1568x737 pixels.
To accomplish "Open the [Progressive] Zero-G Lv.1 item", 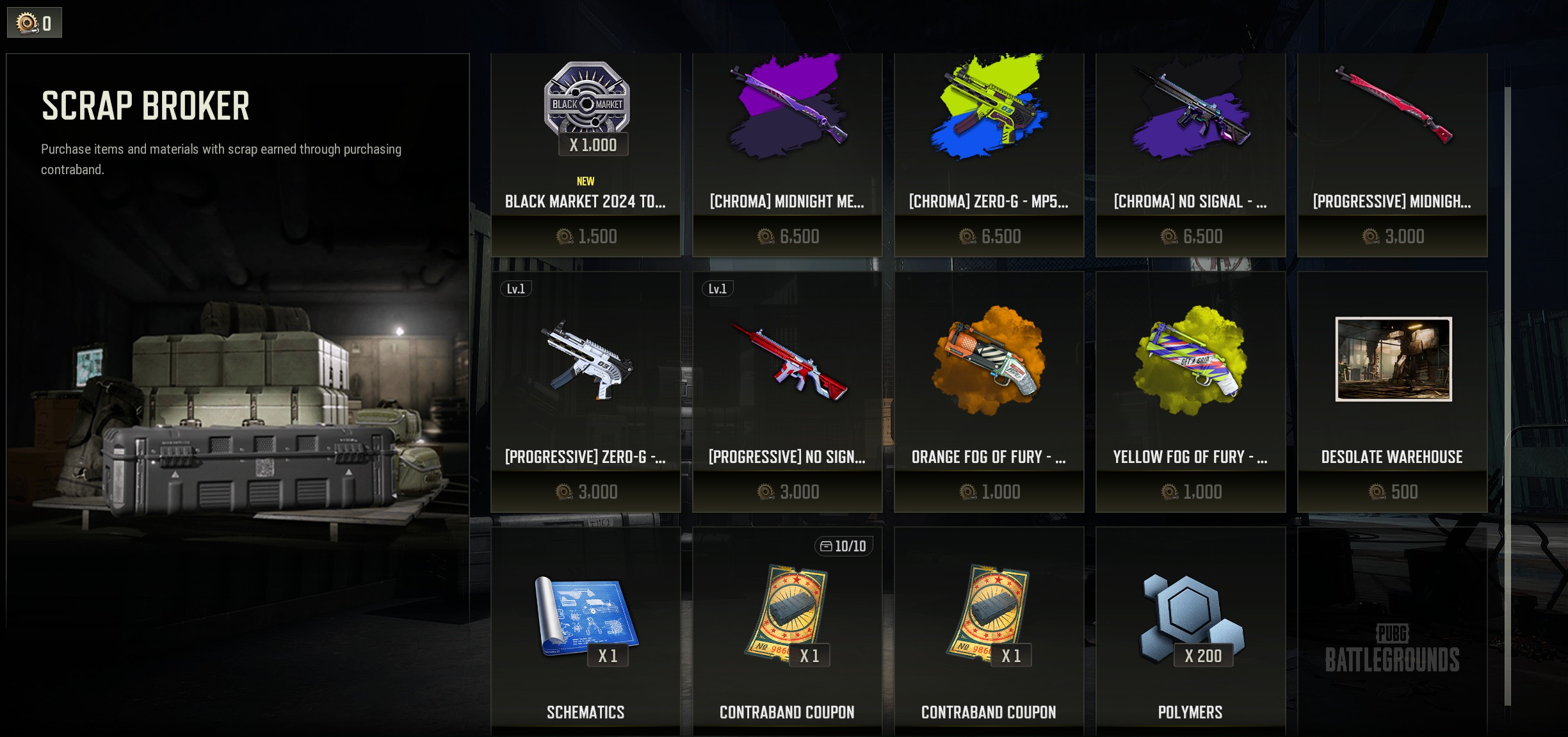I will pyautogui.click(x=585, y=391).
